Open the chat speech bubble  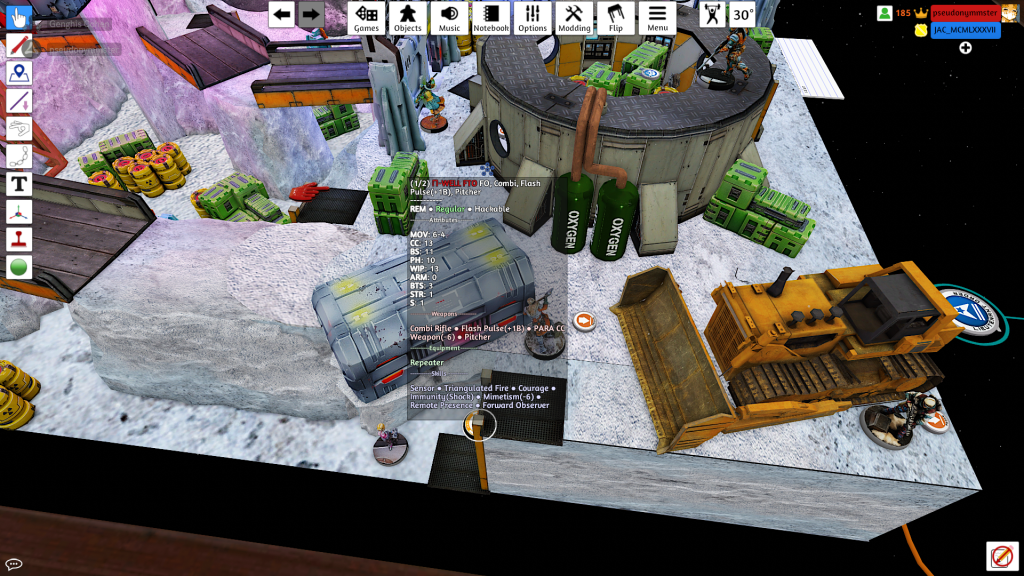(14, 564)
